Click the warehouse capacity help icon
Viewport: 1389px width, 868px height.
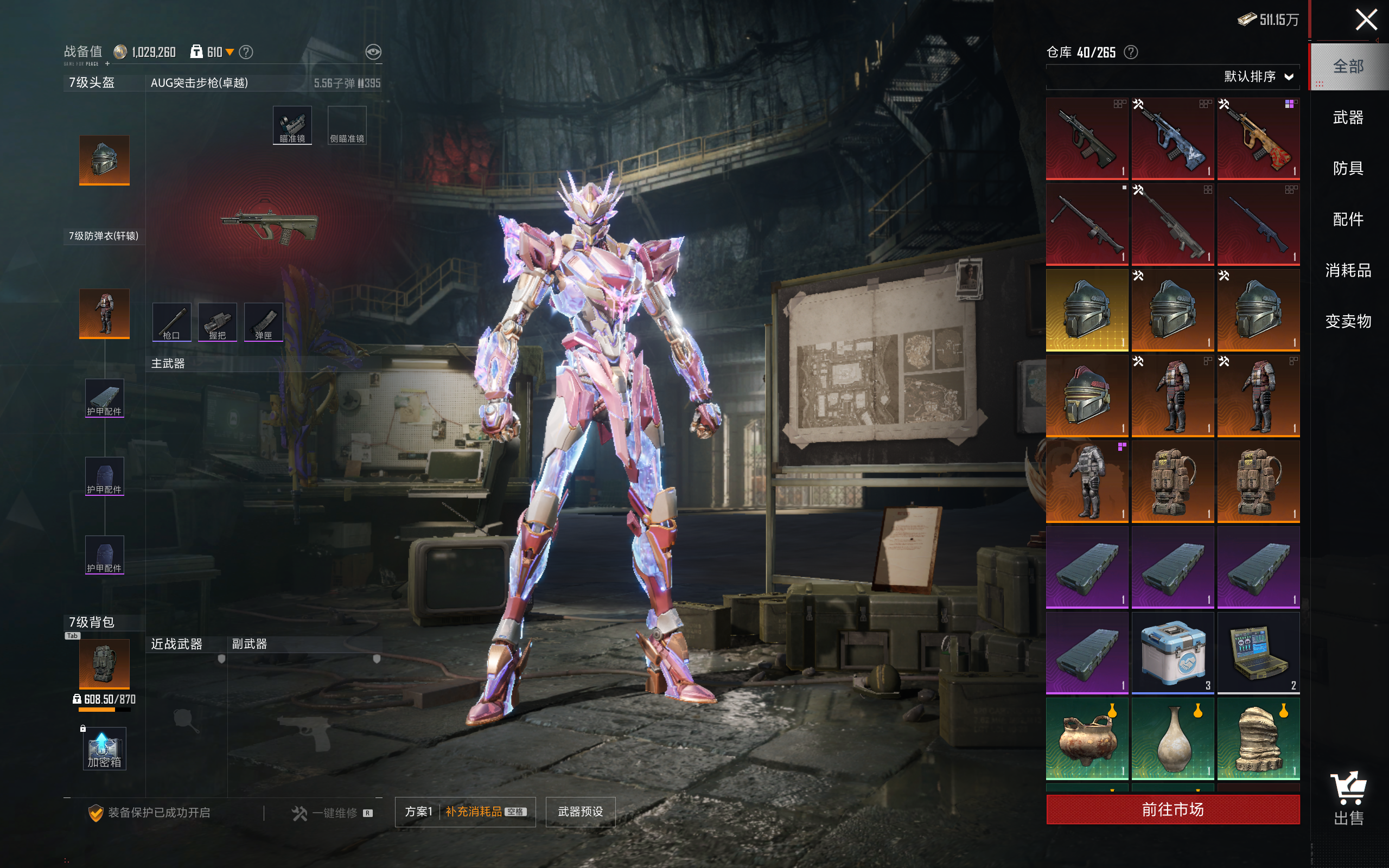coord(1130,52)
